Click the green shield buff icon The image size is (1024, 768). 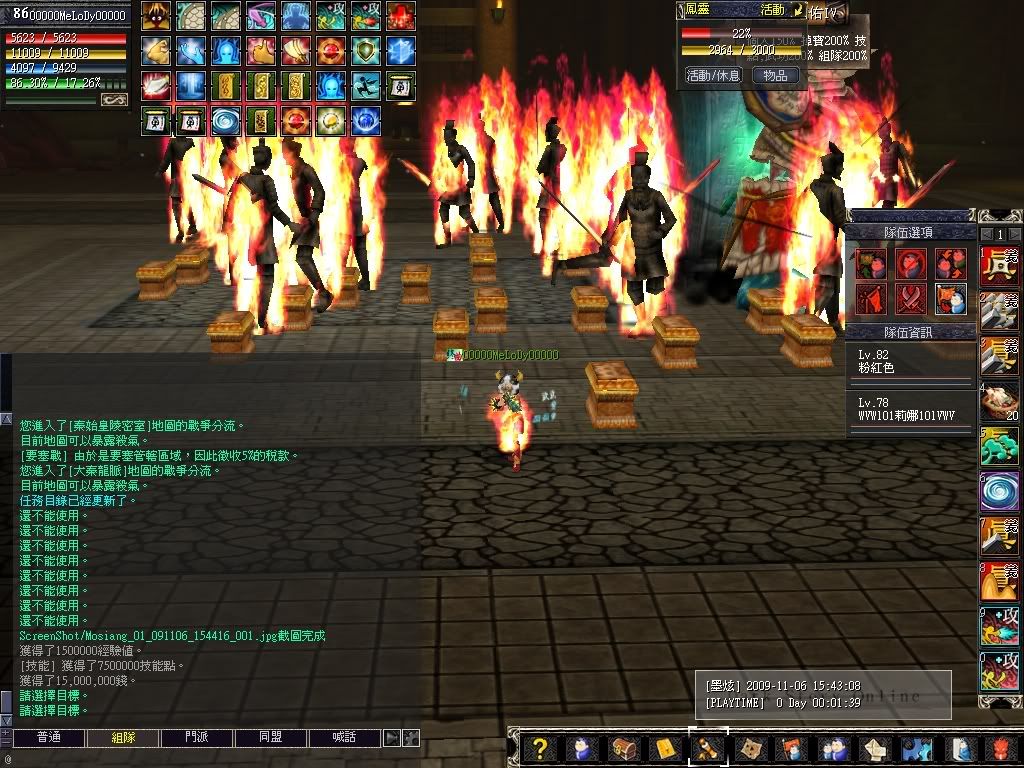tap(365, 51)
